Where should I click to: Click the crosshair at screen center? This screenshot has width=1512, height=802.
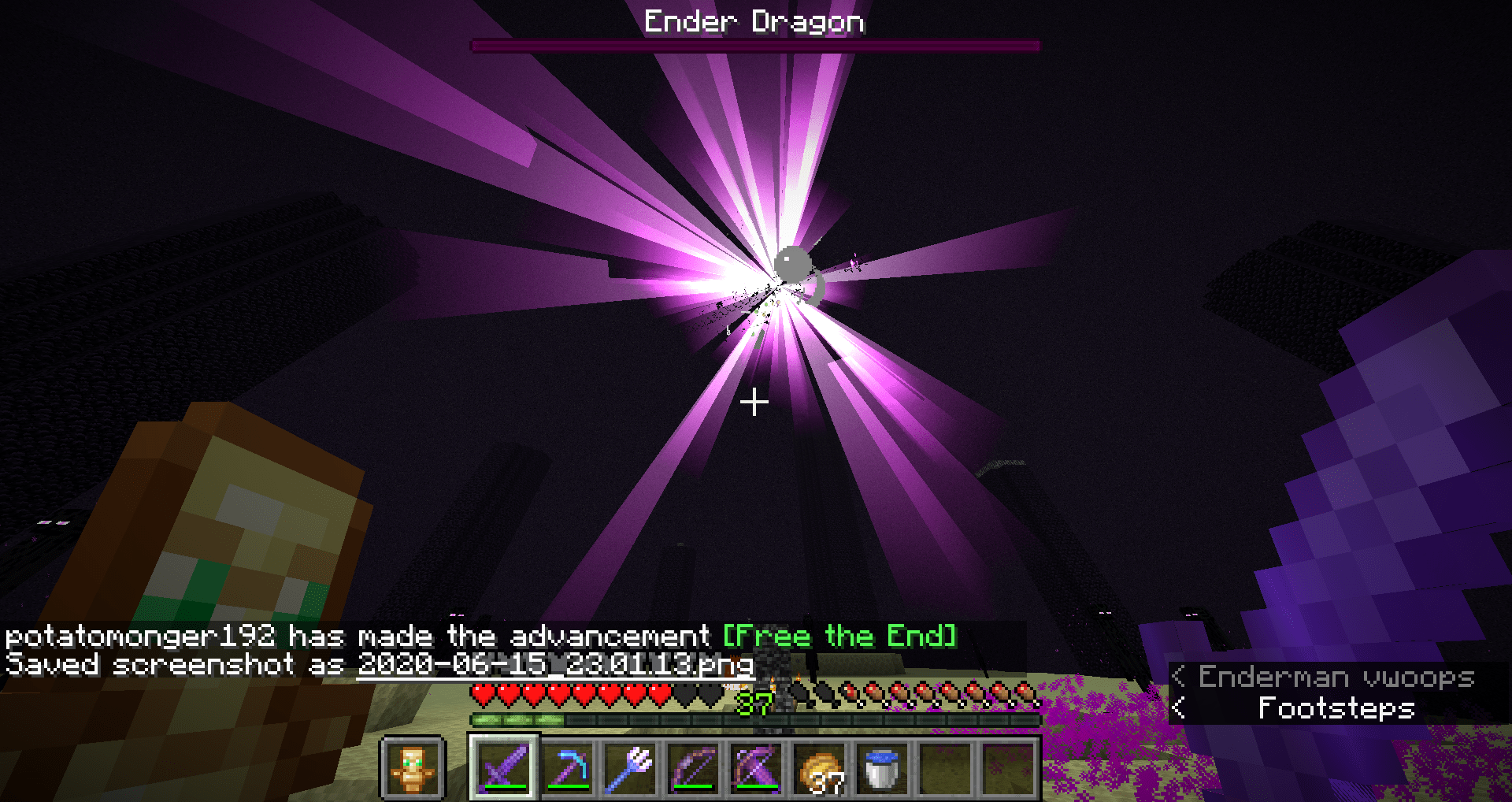754,402
